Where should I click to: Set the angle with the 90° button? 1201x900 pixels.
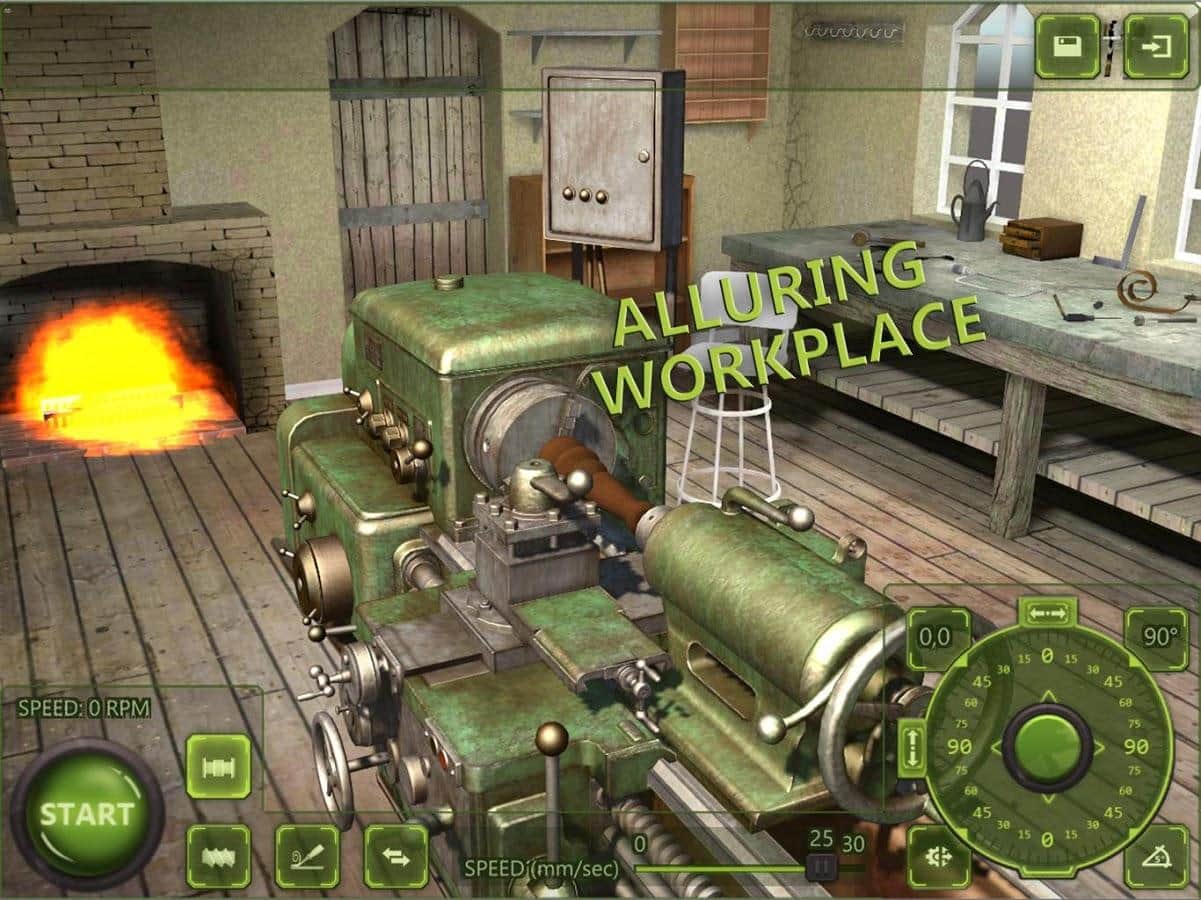pyautogui.click(x=1157, y=638)
